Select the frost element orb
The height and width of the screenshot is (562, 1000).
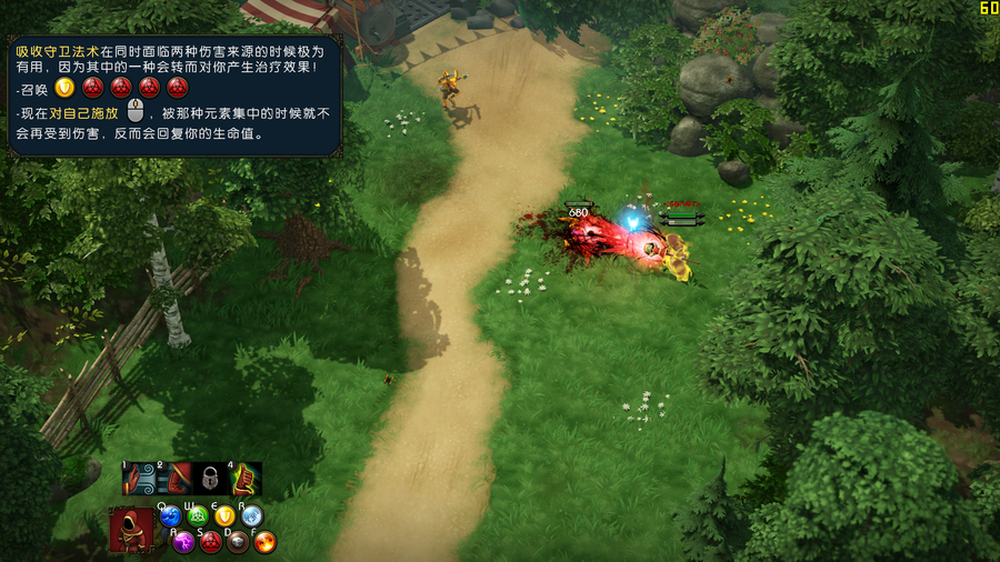[x=252, y=517]
